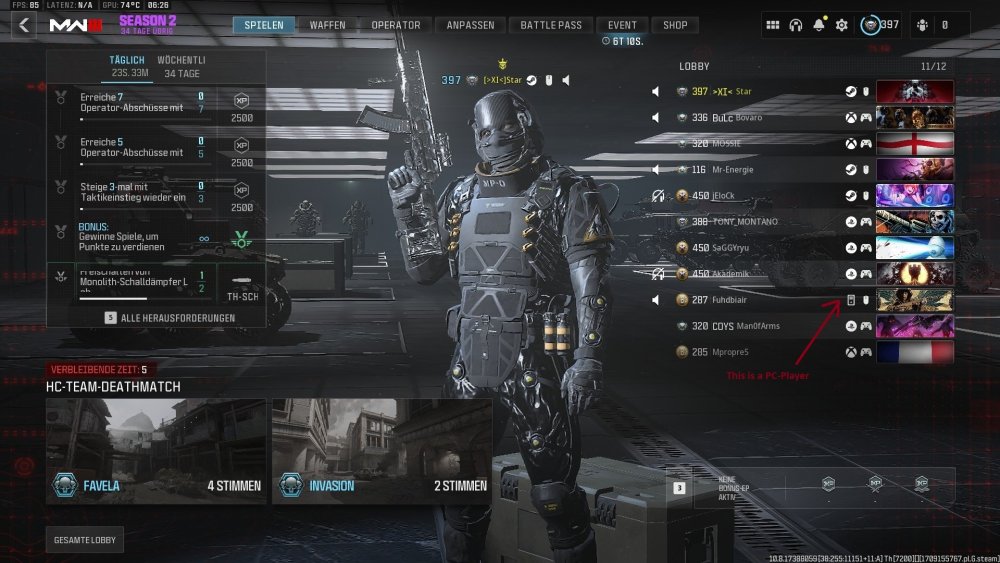Image resolution: width=1000 pixels, height=563 pixels.
Task: Select the Täglich challenges tab
Action: click(127, 67)
